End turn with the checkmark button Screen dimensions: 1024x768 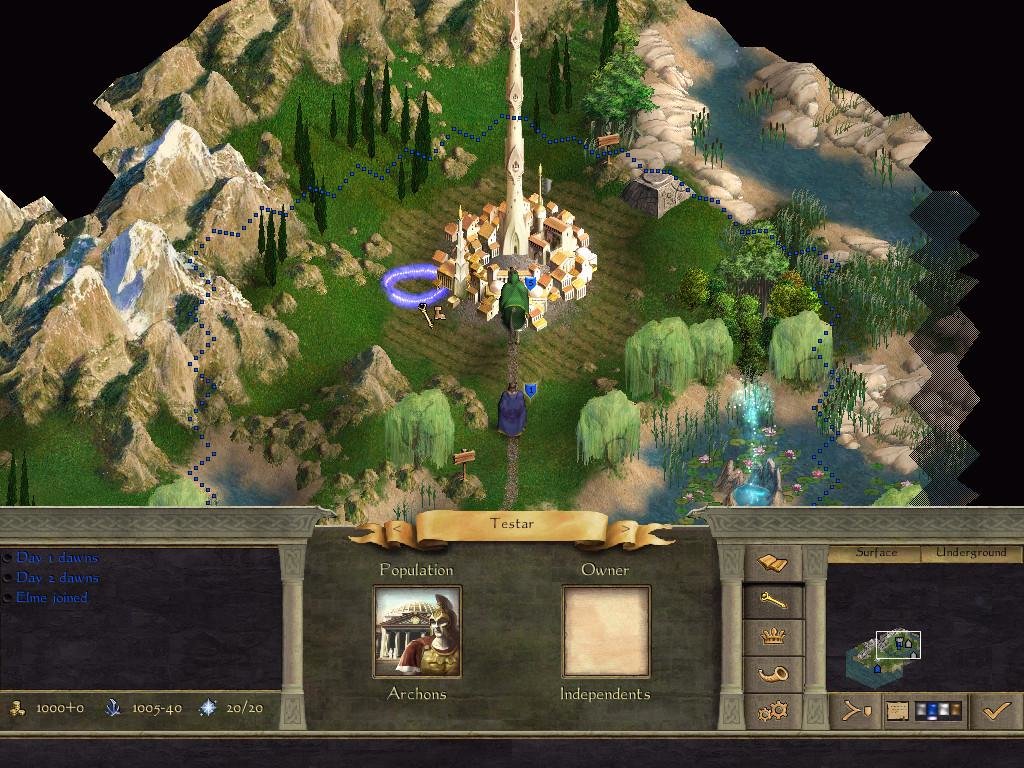pos(996,711)
